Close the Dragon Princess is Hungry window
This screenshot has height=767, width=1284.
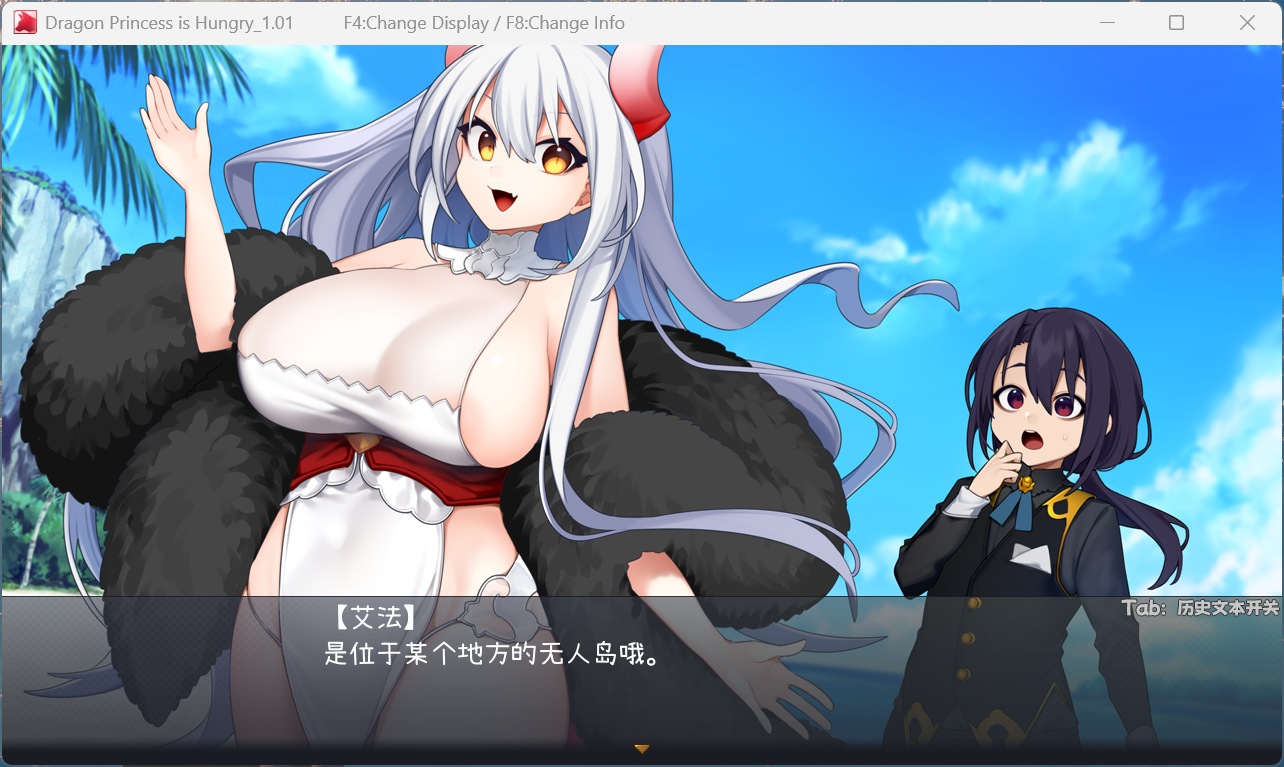tap(1247, 21)
